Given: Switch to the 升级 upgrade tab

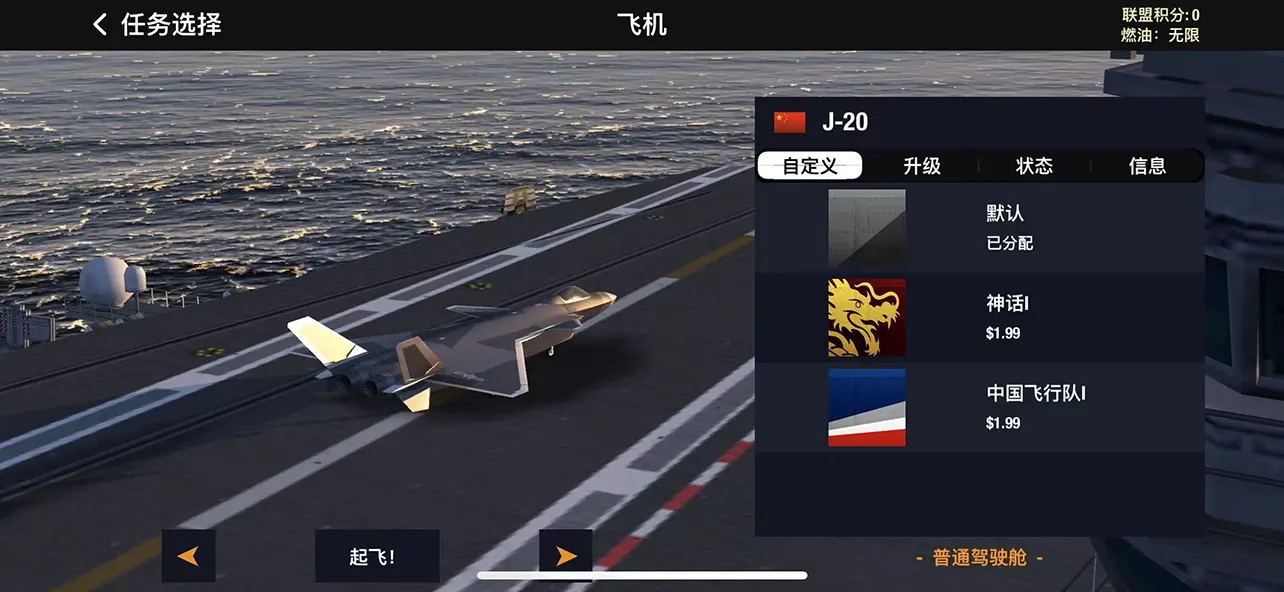Looking at the screenshot, I should click(x=922, y=166).
